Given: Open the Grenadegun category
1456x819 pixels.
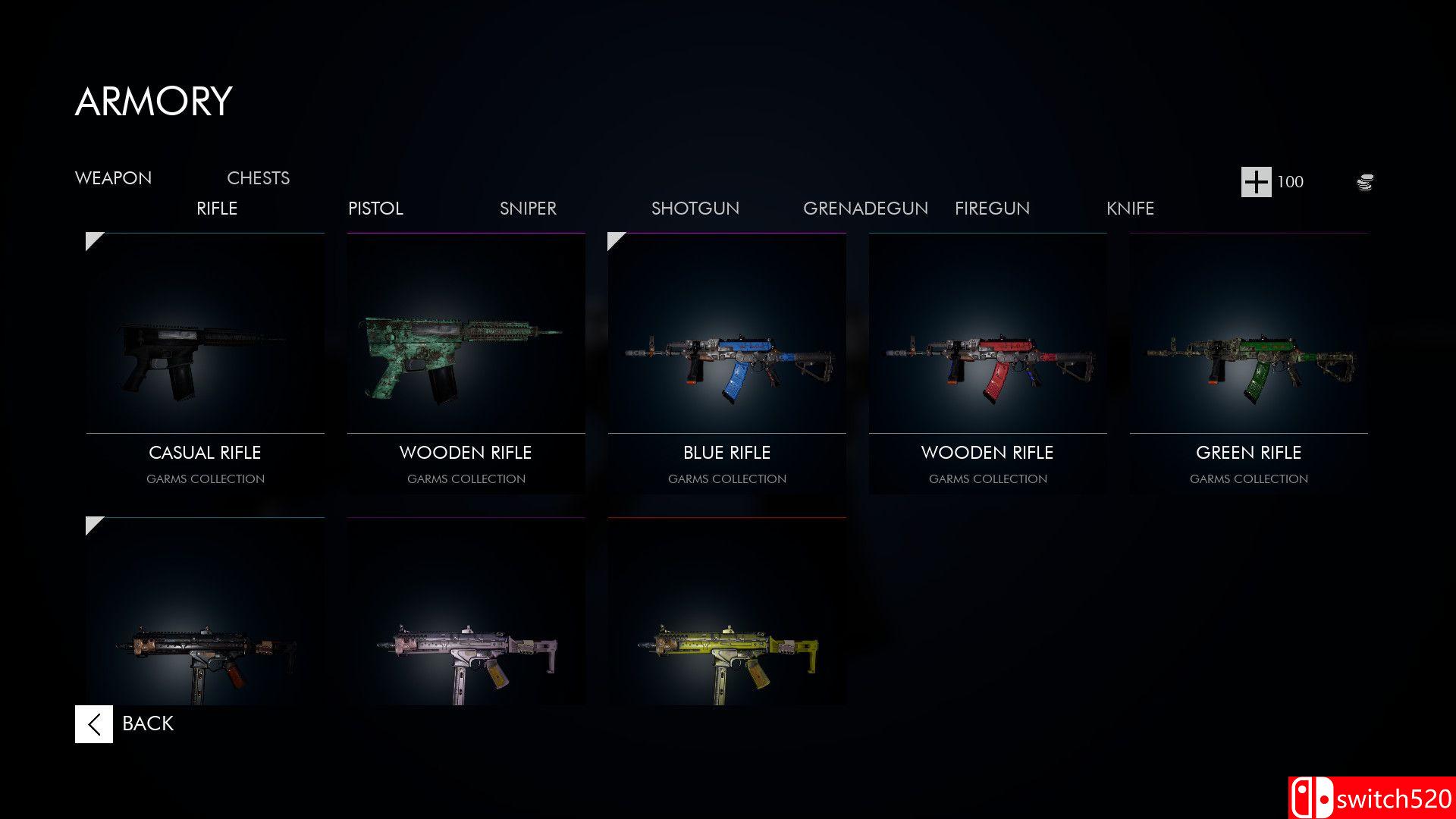Looking at the screenshot, I should pyautogui.click(x=865, y=209).
